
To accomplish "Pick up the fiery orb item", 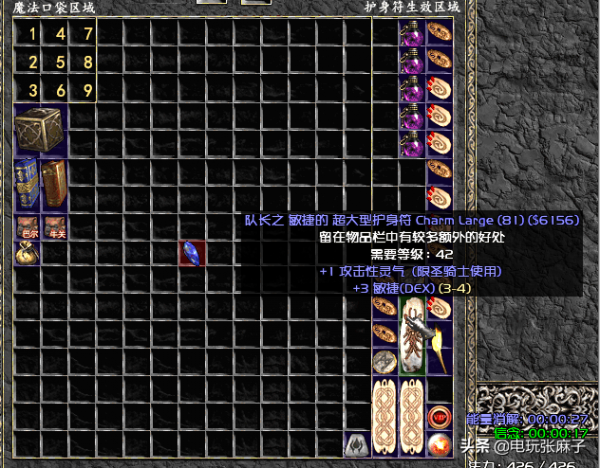I will (437, 443).
